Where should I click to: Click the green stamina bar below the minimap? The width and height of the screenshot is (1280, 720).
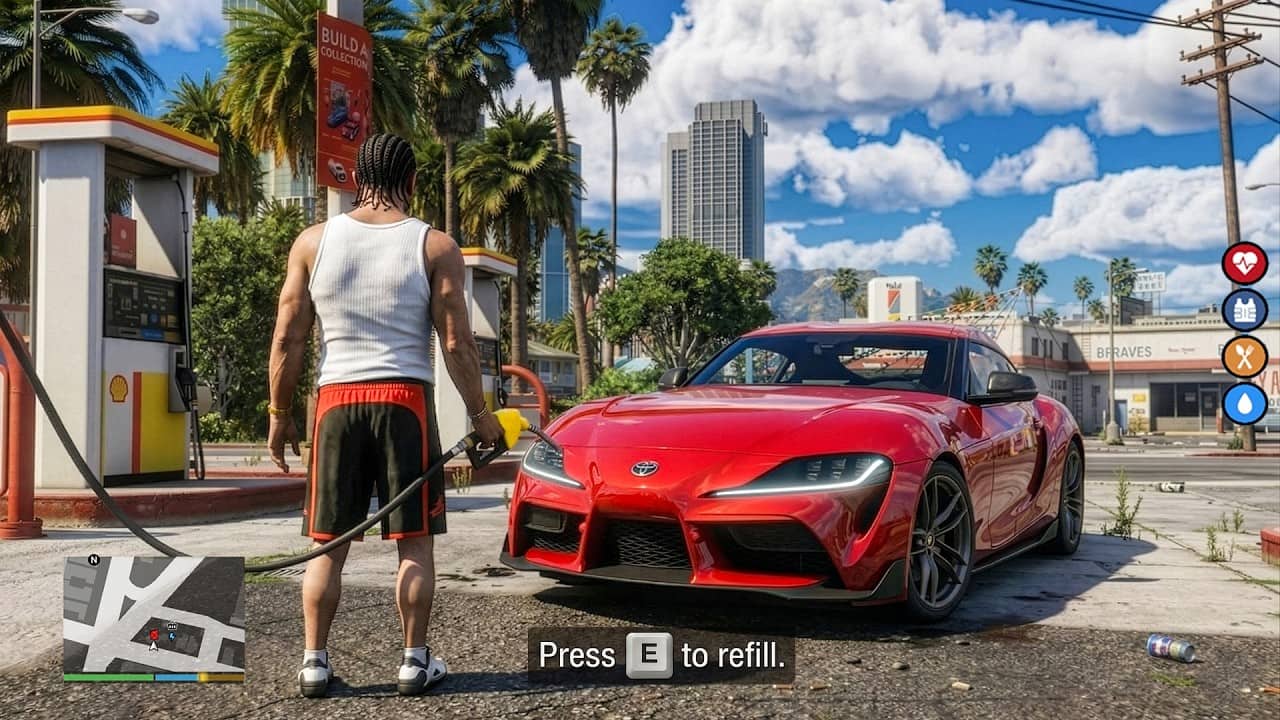pos(107,676)
